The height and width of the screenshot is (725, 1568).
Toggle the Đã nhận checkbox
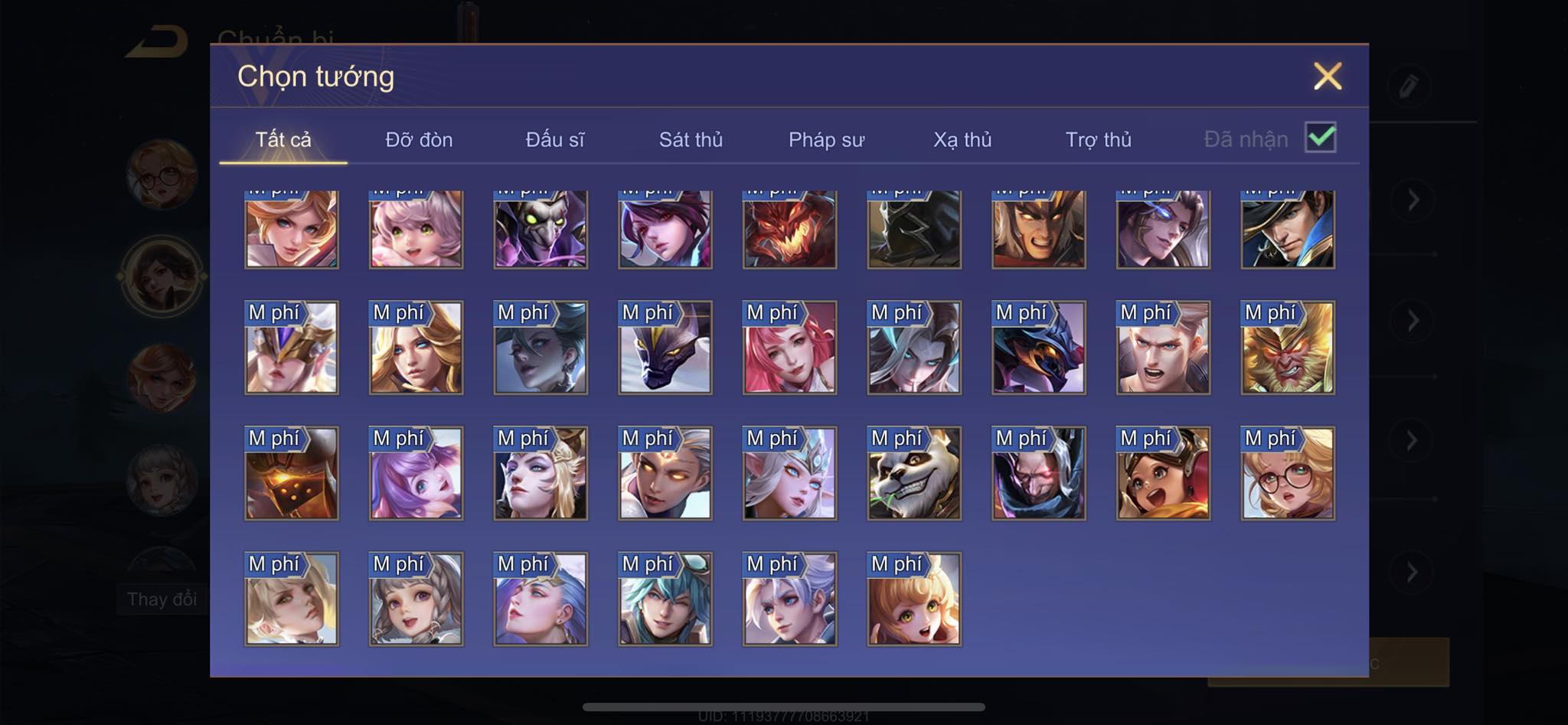[x=1321, y=138]
